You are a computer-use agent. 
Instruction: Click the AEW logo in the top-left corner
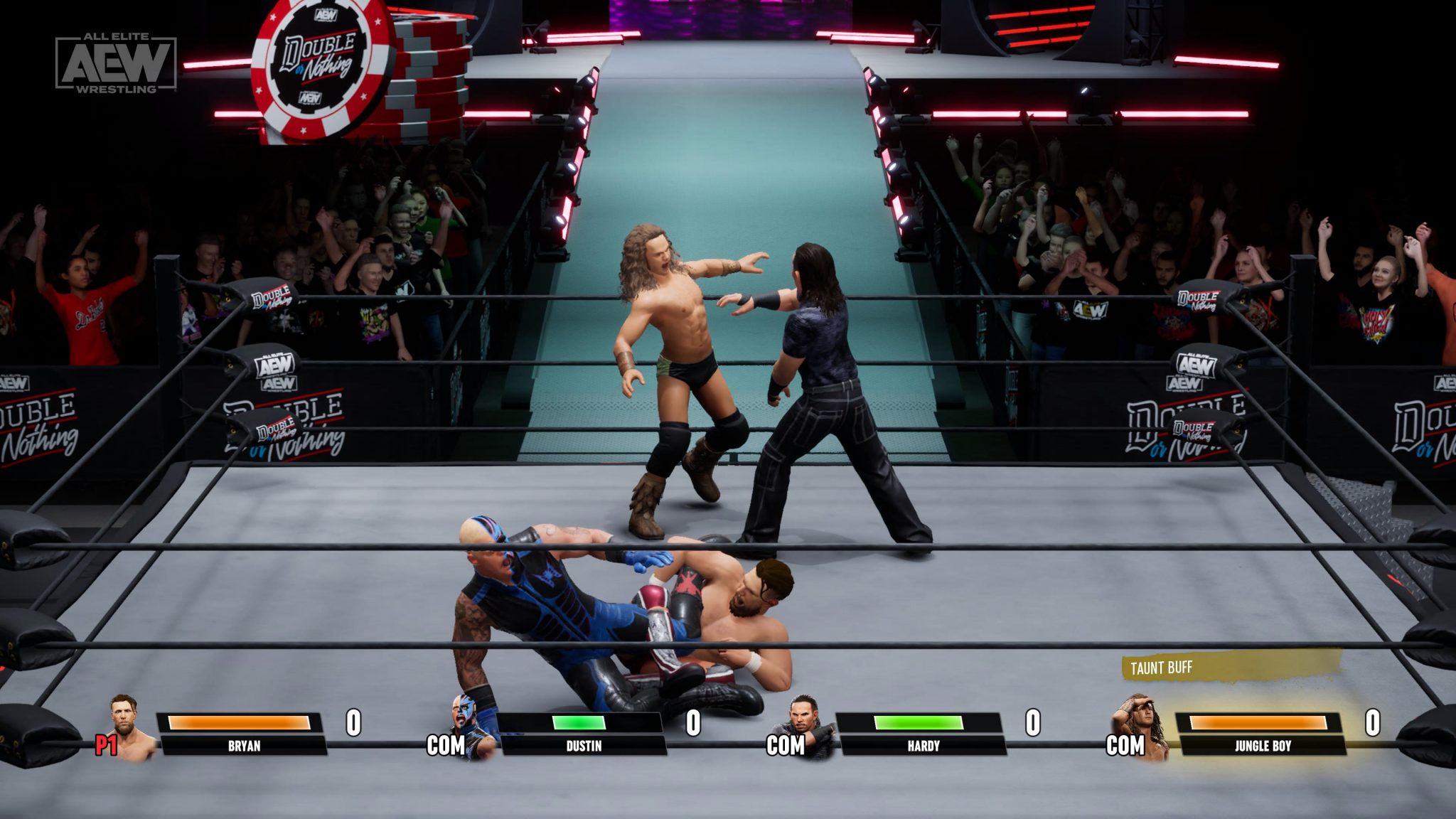(118, 63)
